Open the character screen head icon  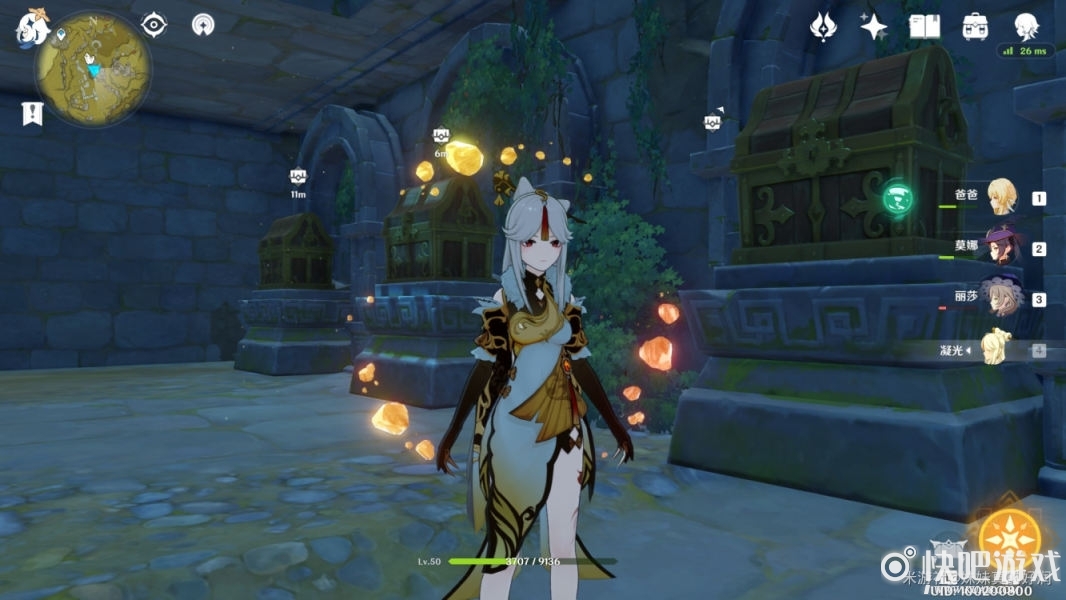1026,26
